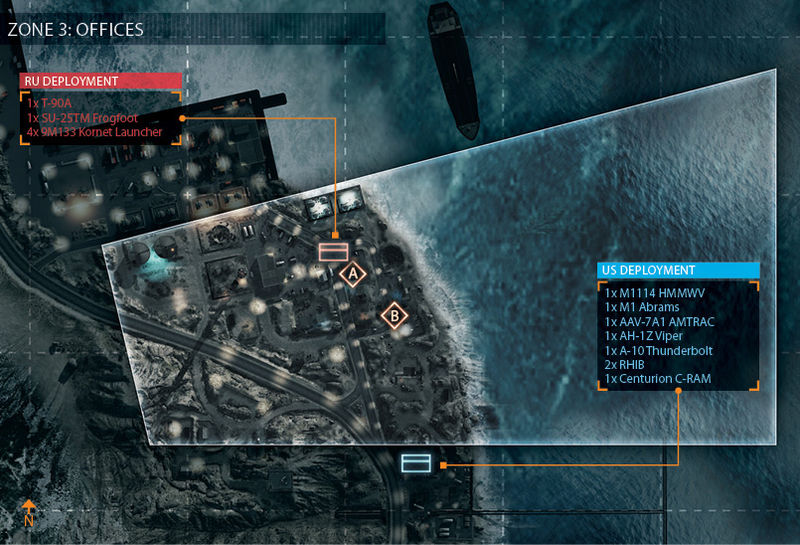Click the blue US deployment flag marker
This screenshot has width=800, height=545.
coord(415,462)
